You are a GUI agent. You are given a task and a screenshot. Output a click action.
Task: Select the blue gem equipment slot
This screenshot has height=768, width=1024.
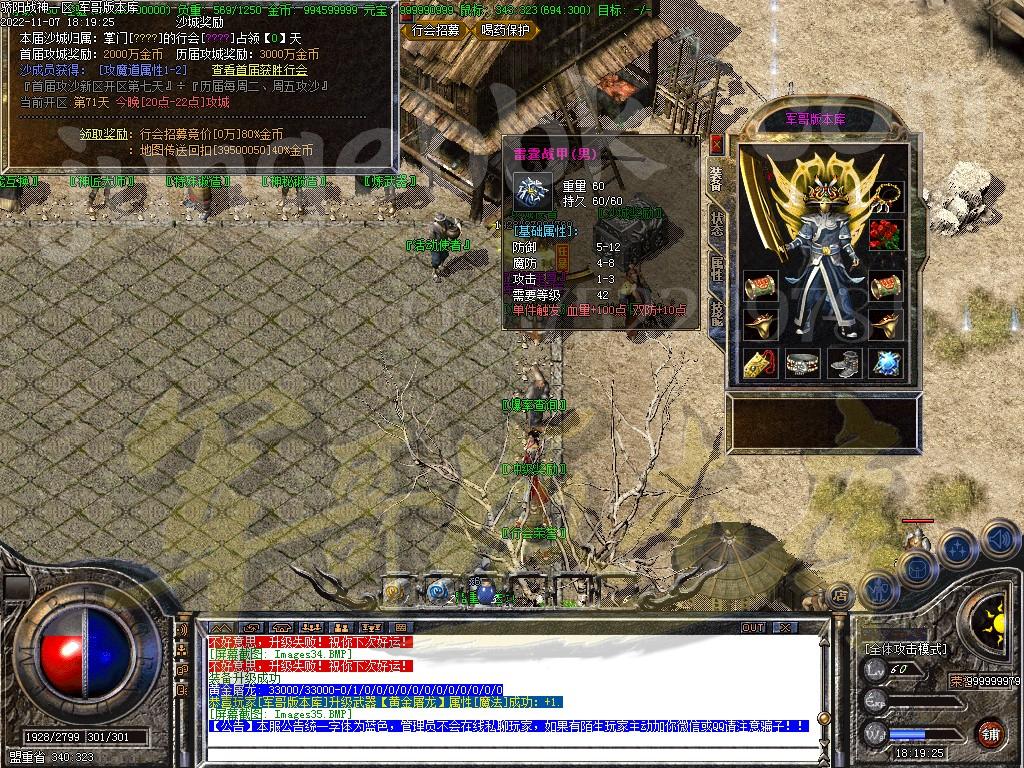coord(885,363)
